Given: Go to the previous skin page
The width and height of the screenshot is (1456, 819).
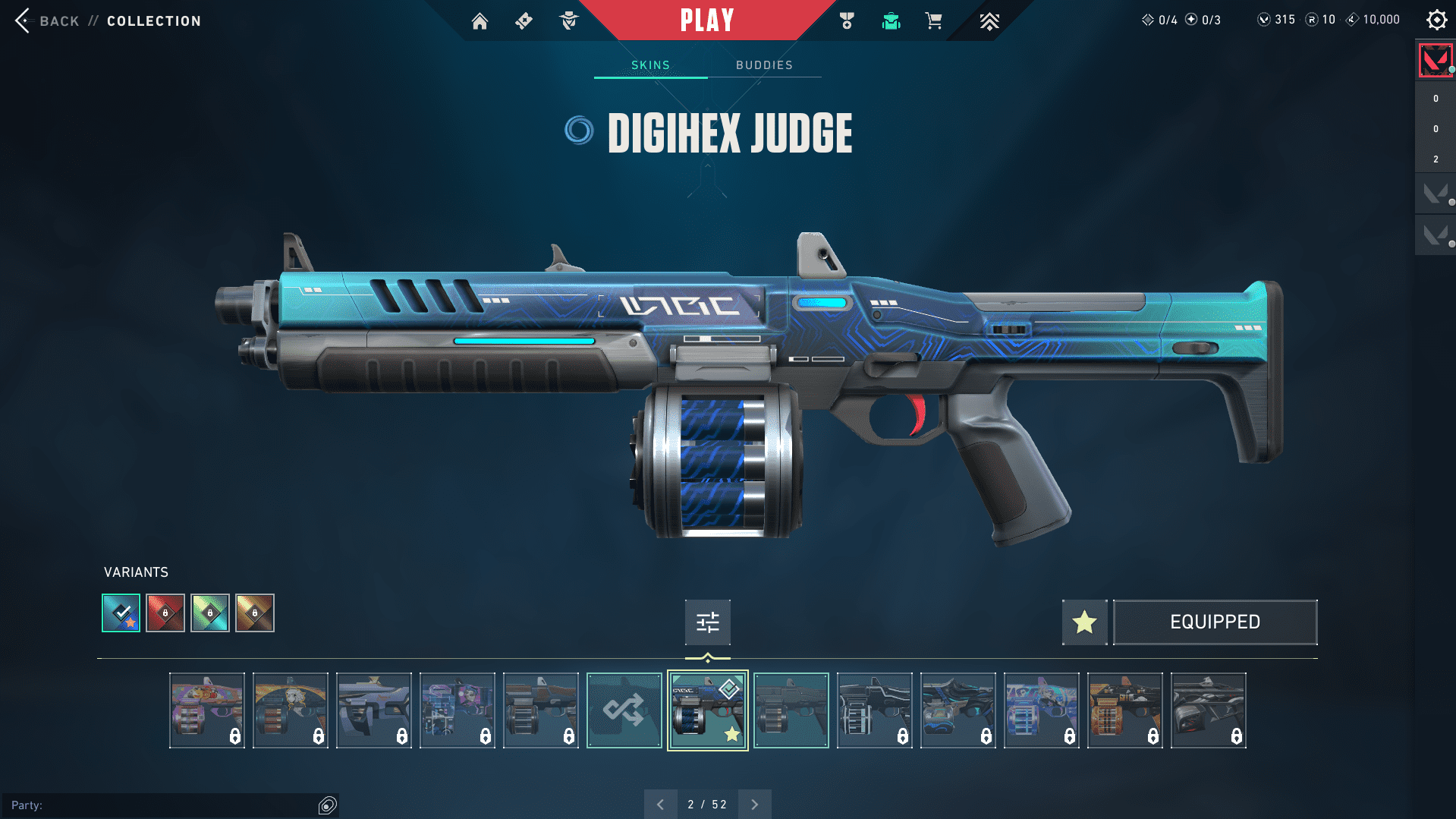Looking at the screenshot, I should click(x=660, y=805).
